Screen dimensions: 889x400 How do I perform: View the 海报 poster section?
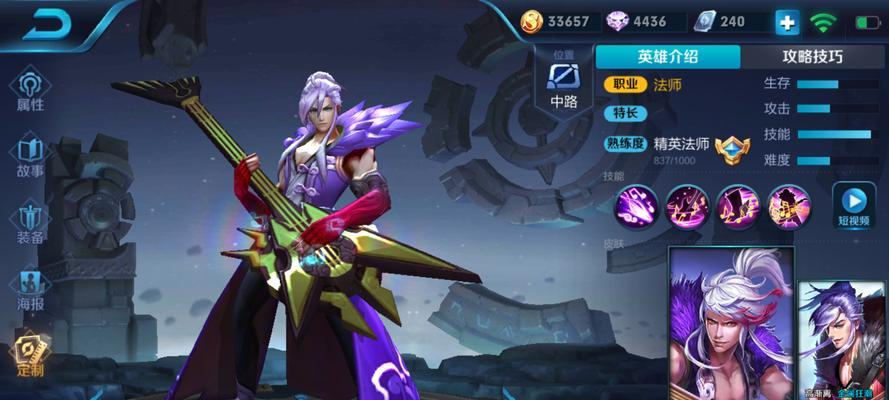[30, 290]
